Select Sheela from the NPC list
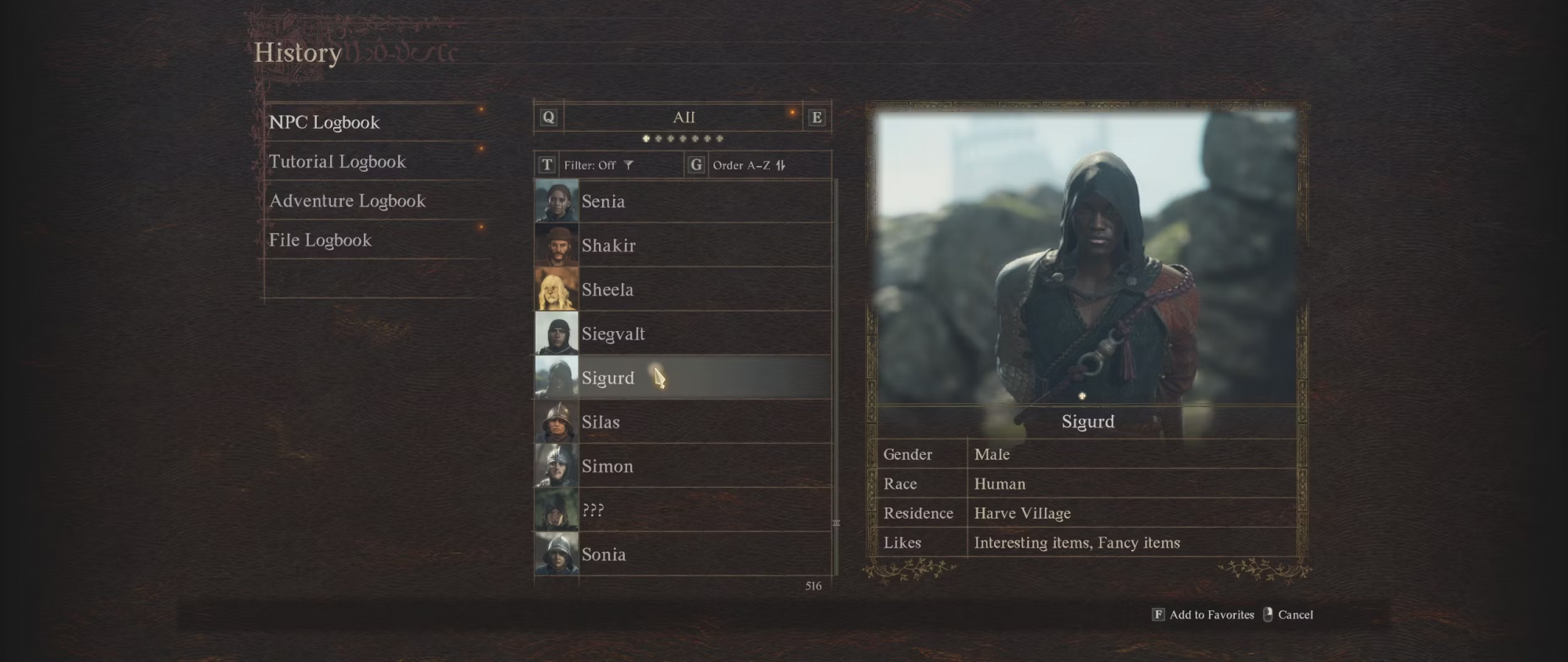1568x662 pixels. pos(682,289)
